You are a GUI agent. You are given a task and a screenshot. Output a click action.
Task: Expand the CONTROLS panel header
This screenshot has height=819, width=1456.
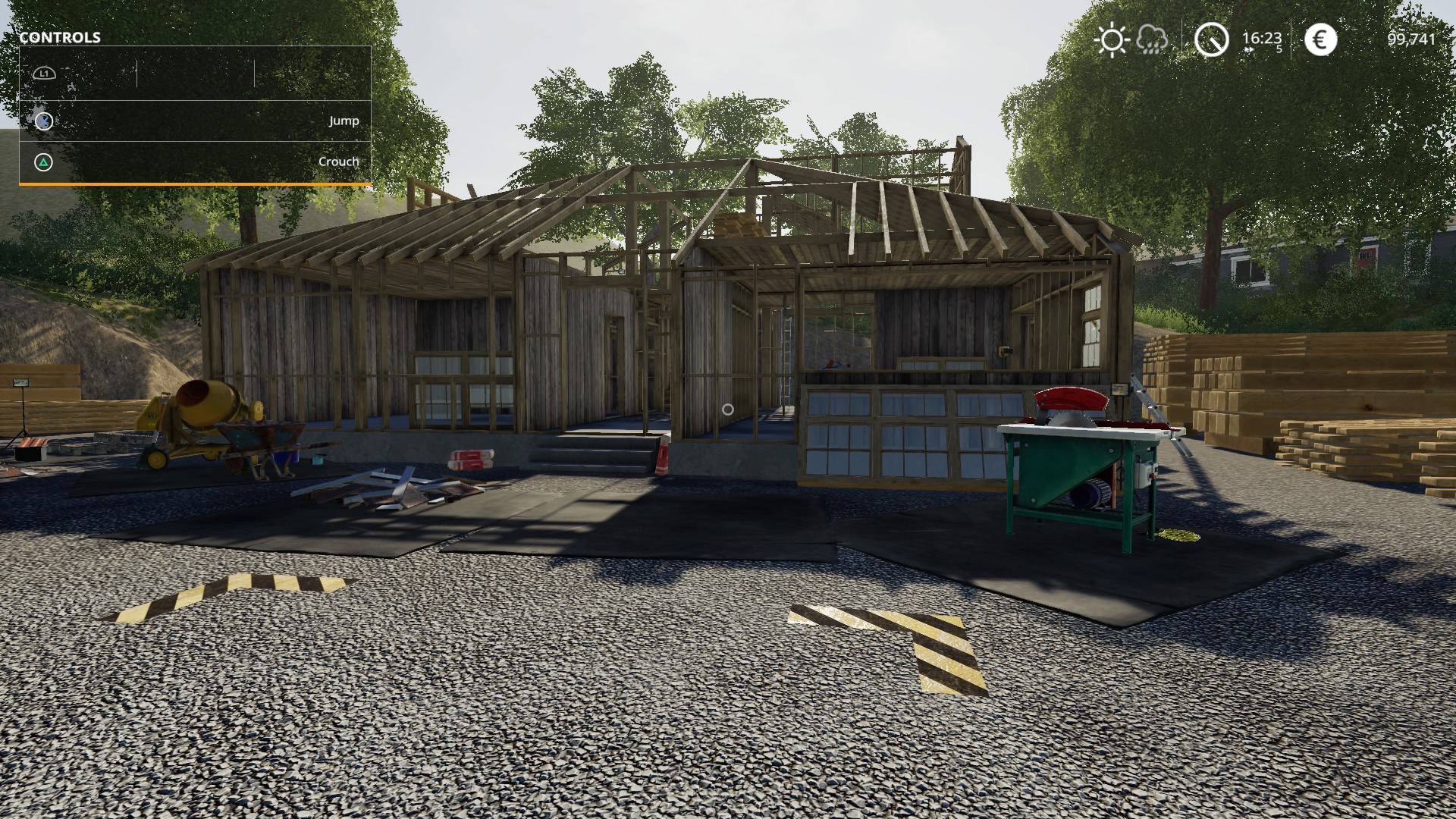tap(61, 36)
